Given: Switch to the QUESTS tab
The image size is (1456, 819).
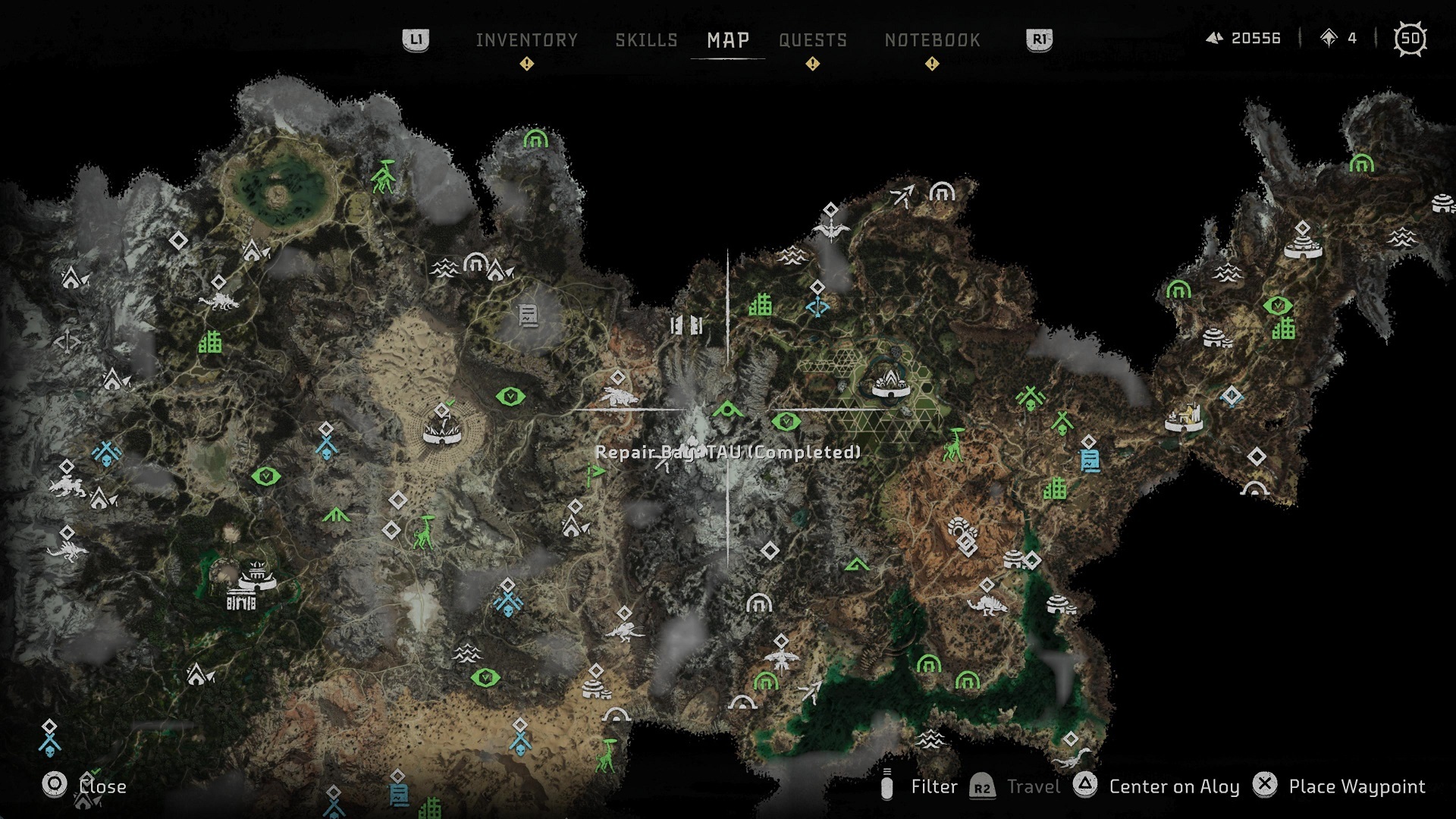Looking at the screenshot, I should pyautogui.click(x=814, y=39).
